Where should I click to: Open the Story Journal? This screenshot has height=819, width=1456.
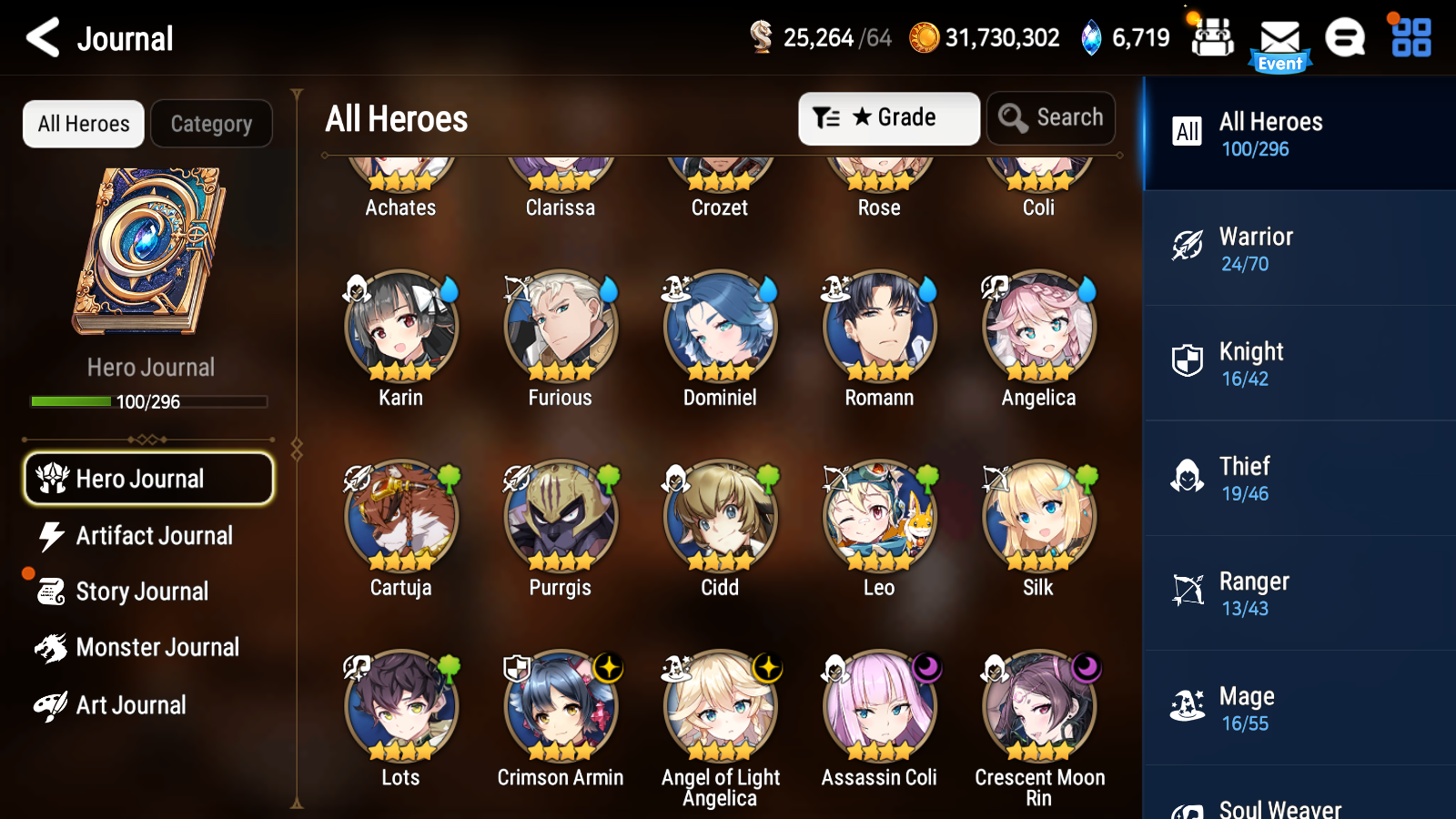141,591
